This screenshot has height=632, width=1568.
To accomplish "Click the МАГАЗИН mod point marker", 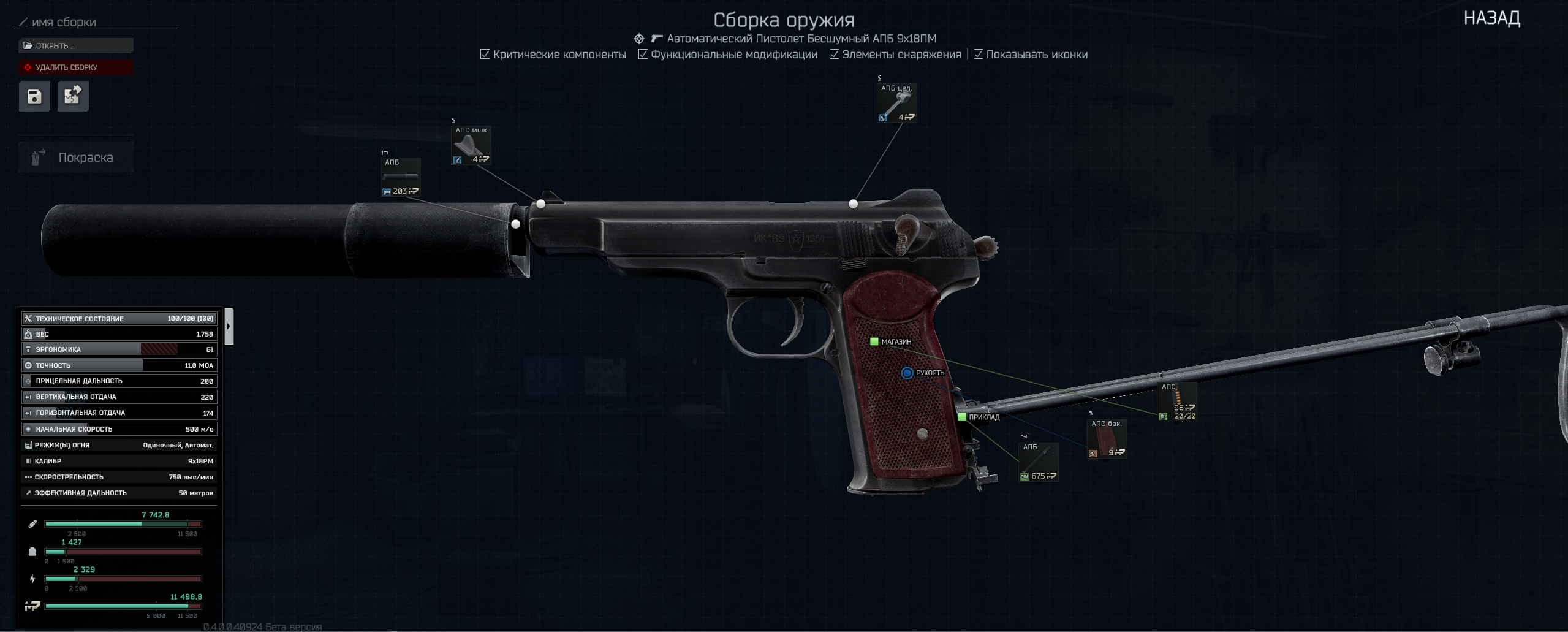I will pyautogui.click(x=874, y=341).
